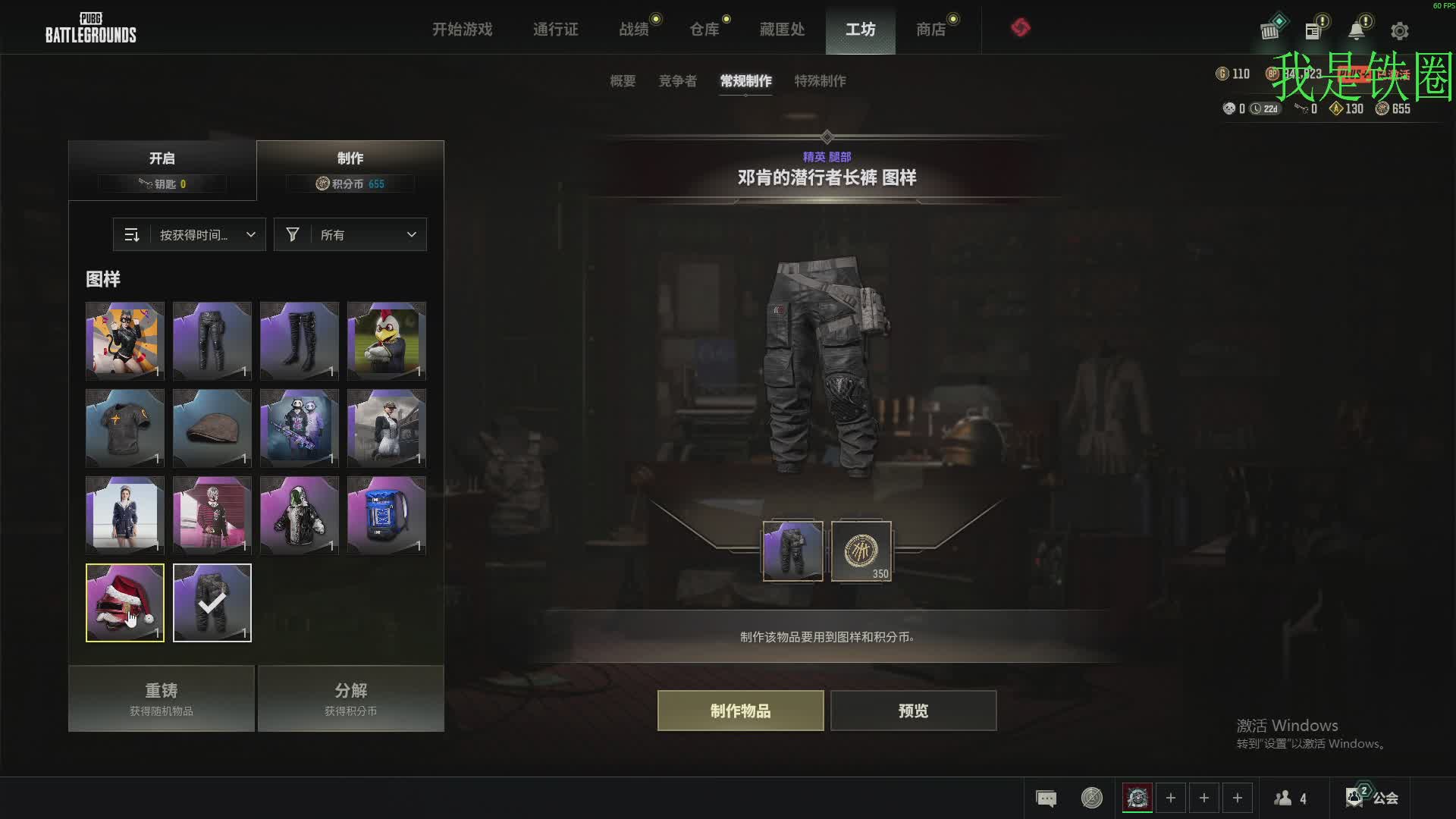Pick the chicken costume blueprint
1456x819 pixels.
[x=387, y=341]
